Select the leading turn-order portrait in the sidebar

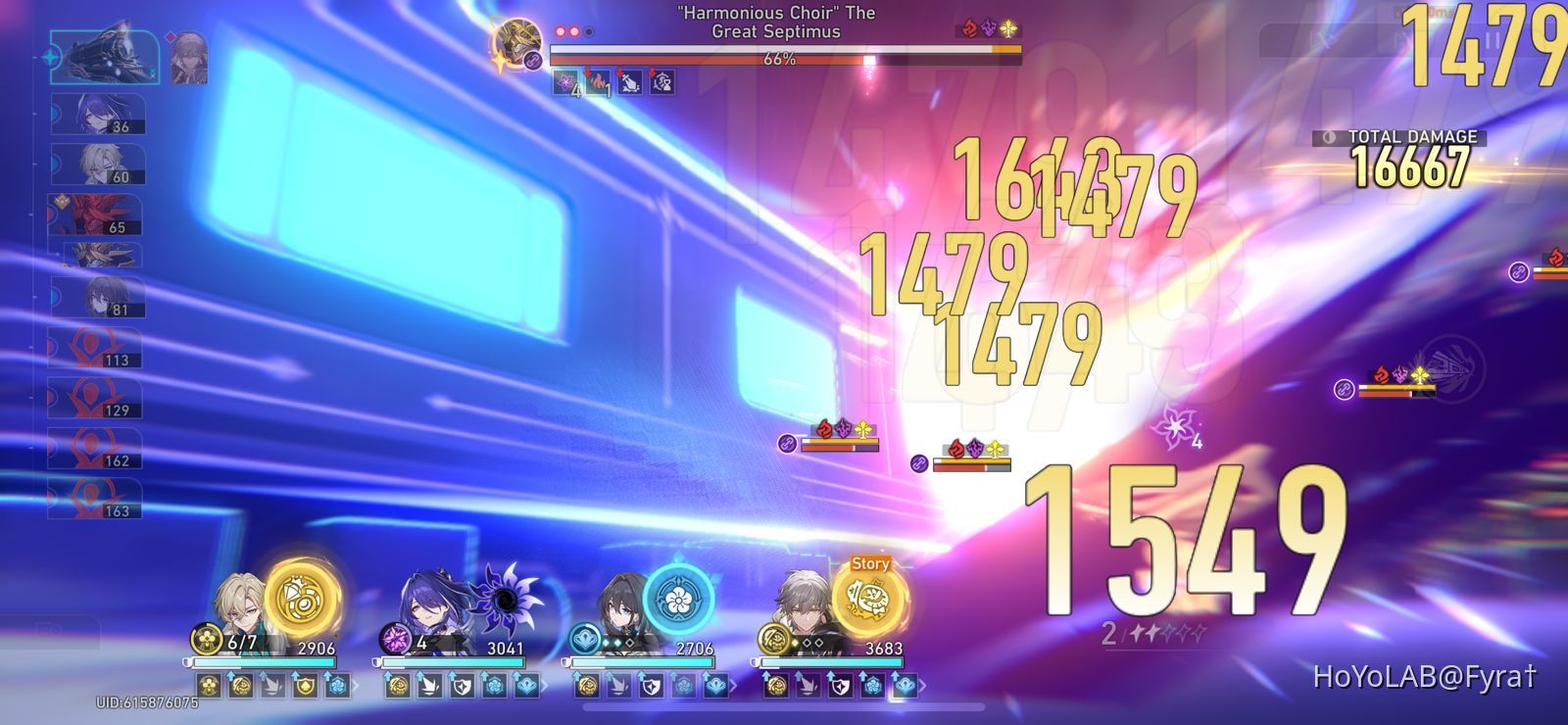click(x=103, y=57)
